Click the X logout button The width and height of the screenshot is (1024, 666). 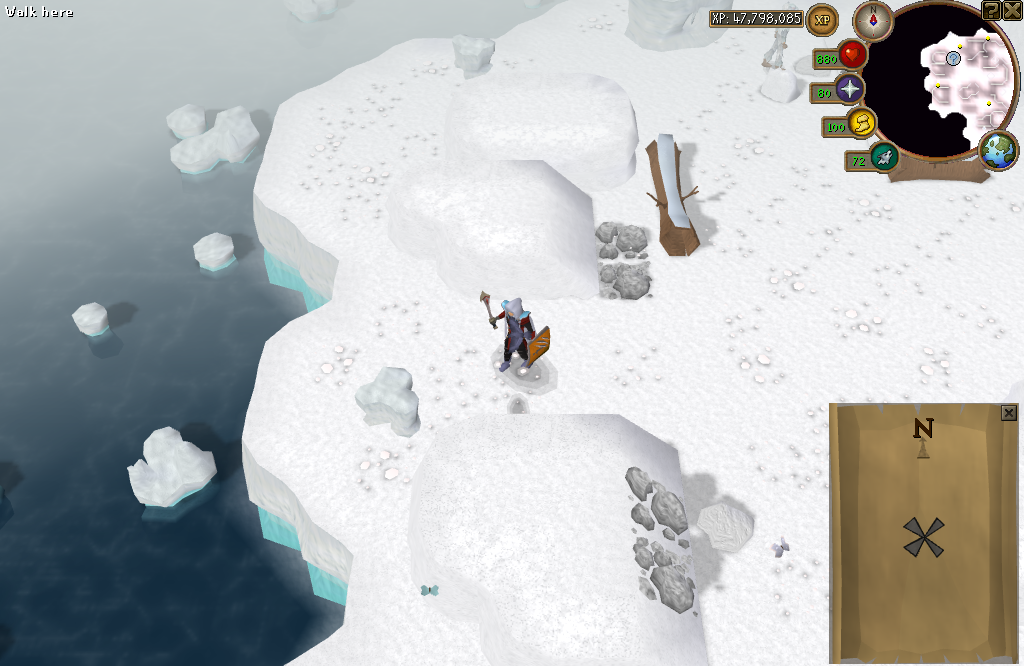click(x=1012, y=10)
